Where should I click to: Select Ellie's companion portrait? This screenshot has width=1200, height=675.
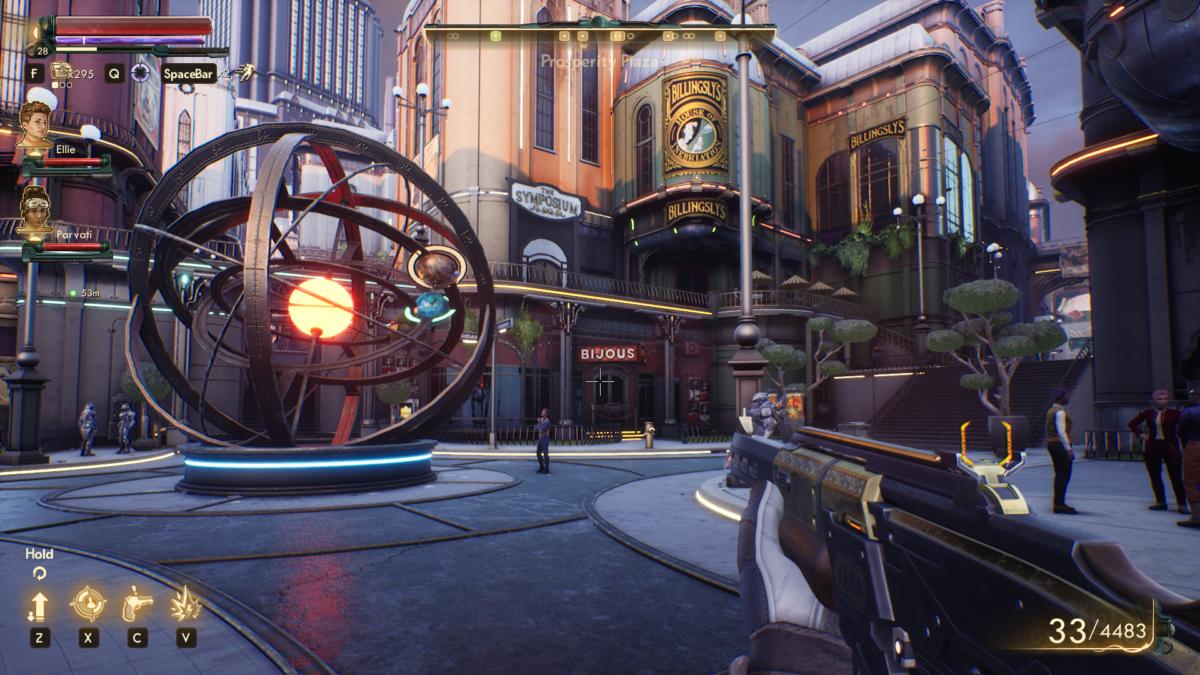click(35, 125)
